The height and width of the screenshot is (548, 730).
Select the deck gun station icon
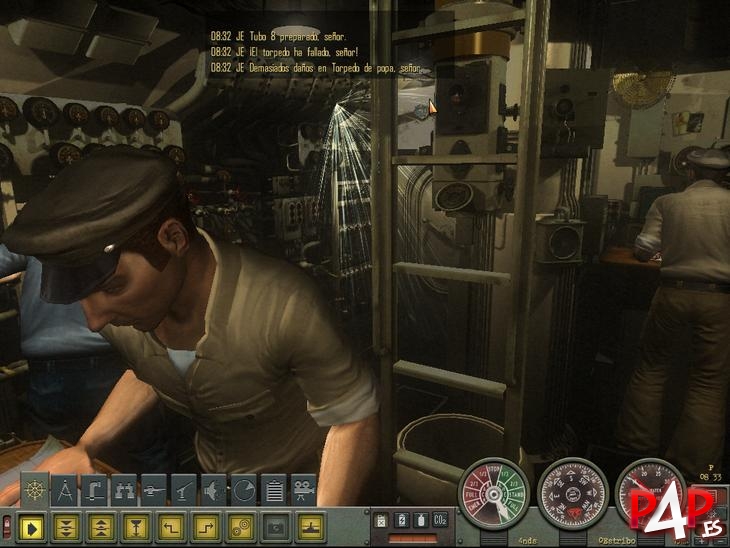click(x=154, y=488)
